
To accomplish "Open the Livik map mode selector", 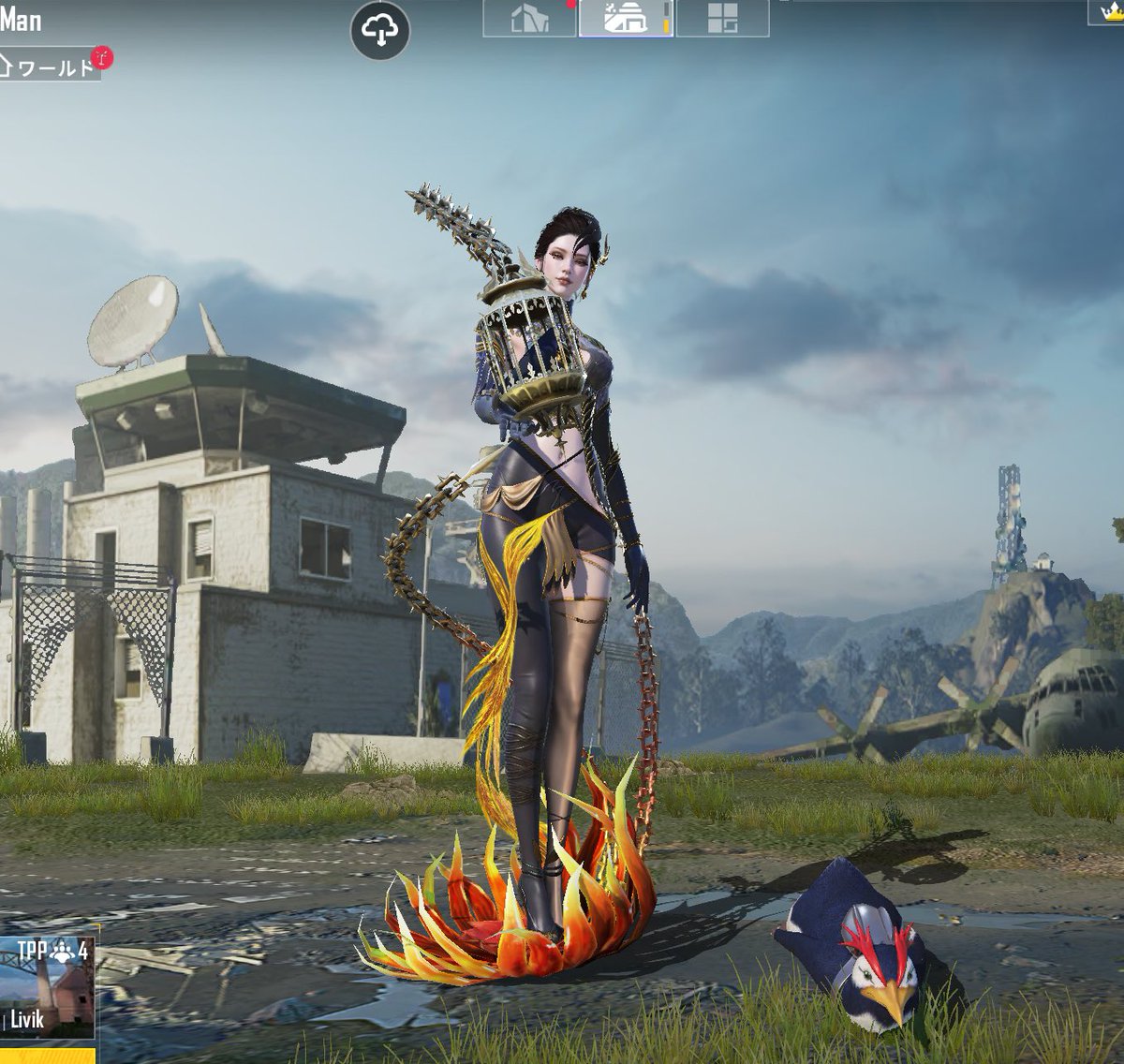I will (47, 987).
